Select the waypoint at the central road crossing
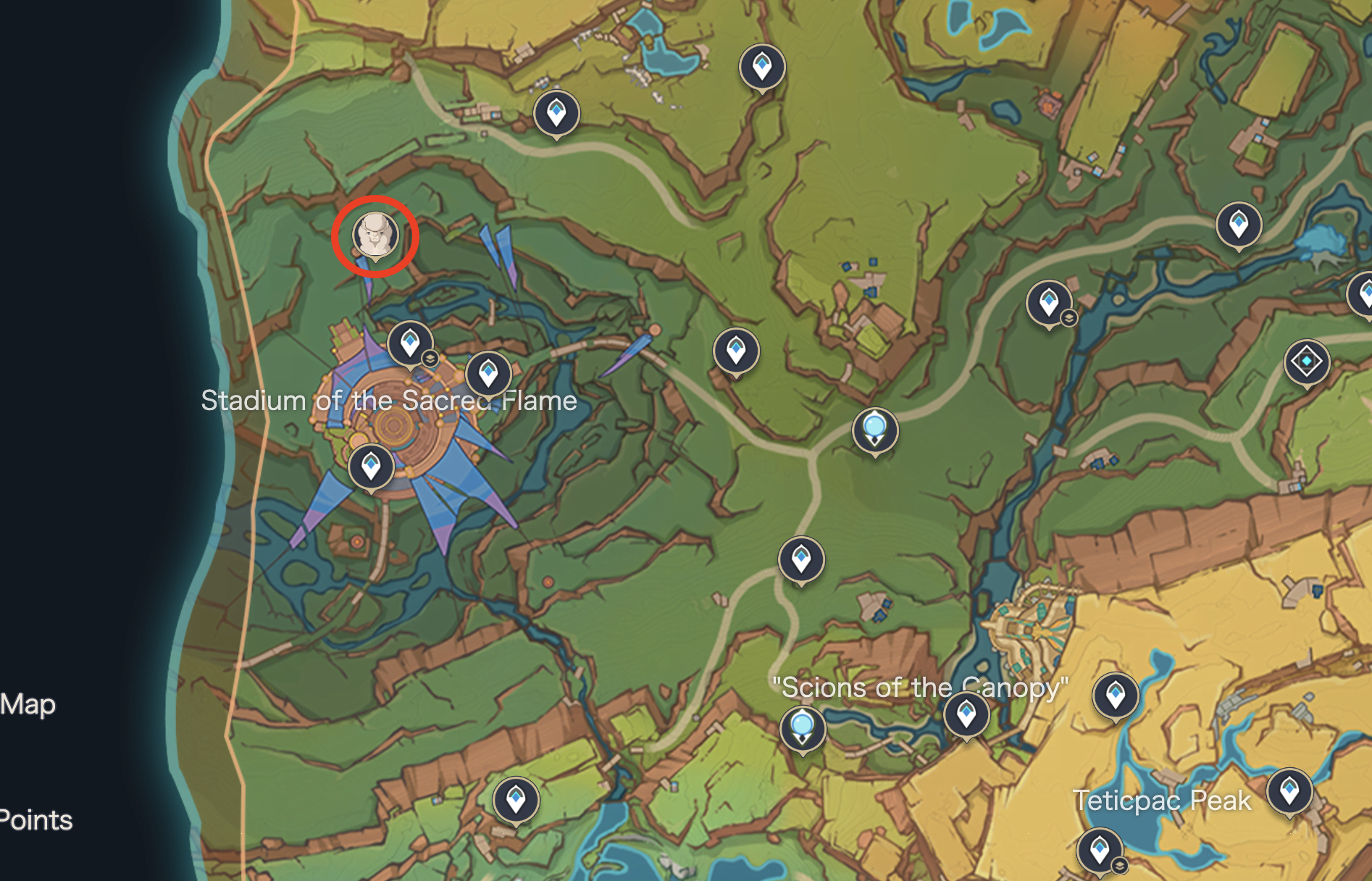The width and height of the screenshot is (1372, 881). pos(801,559)
